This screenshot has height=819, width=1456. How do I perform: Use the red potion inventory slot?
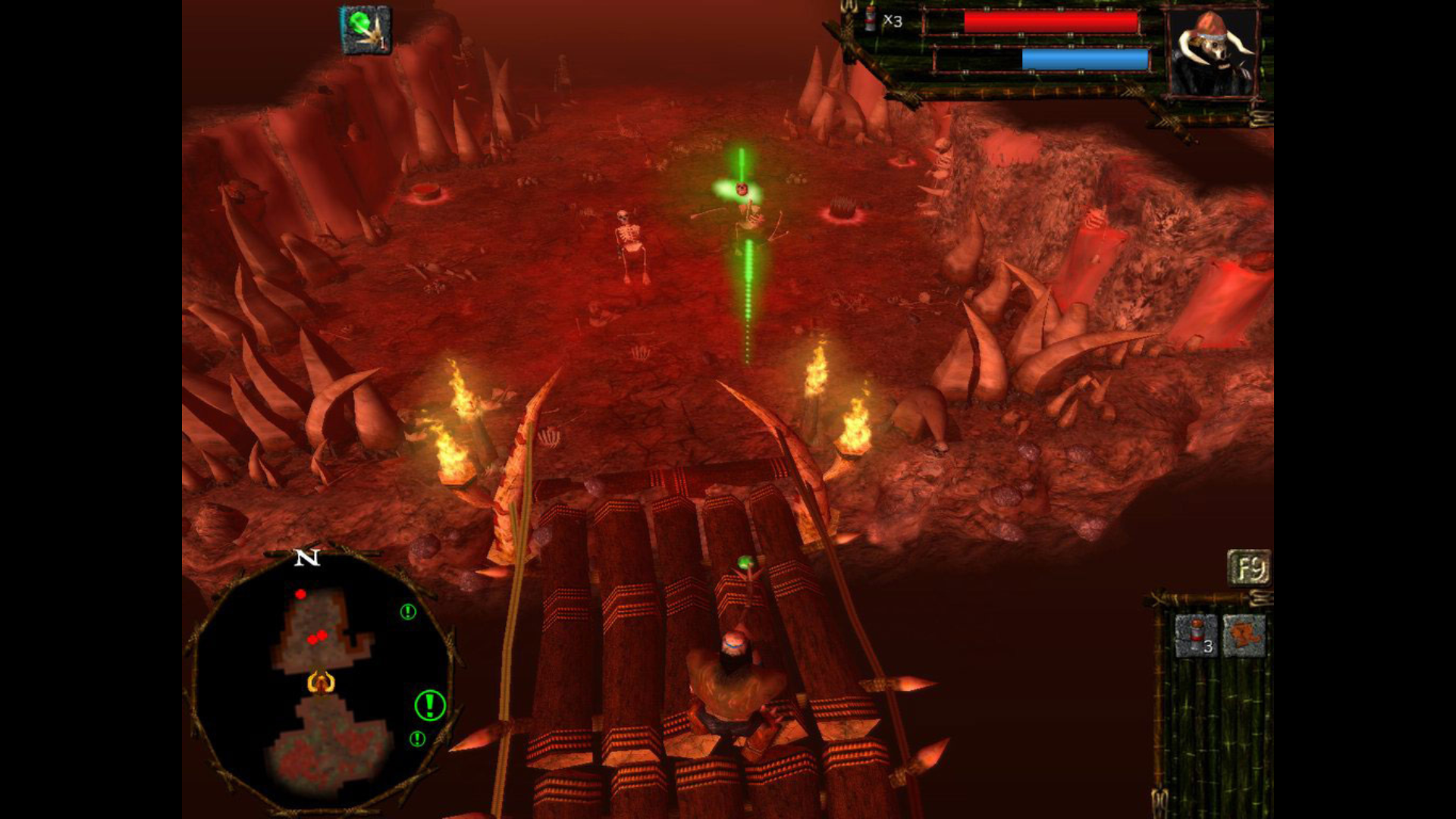[x=1196, y=635]
